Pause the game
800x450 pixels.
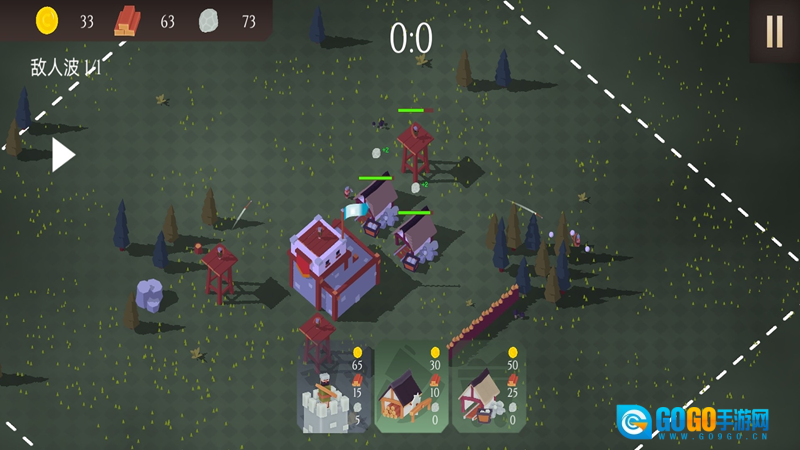(x=774, y=32)
